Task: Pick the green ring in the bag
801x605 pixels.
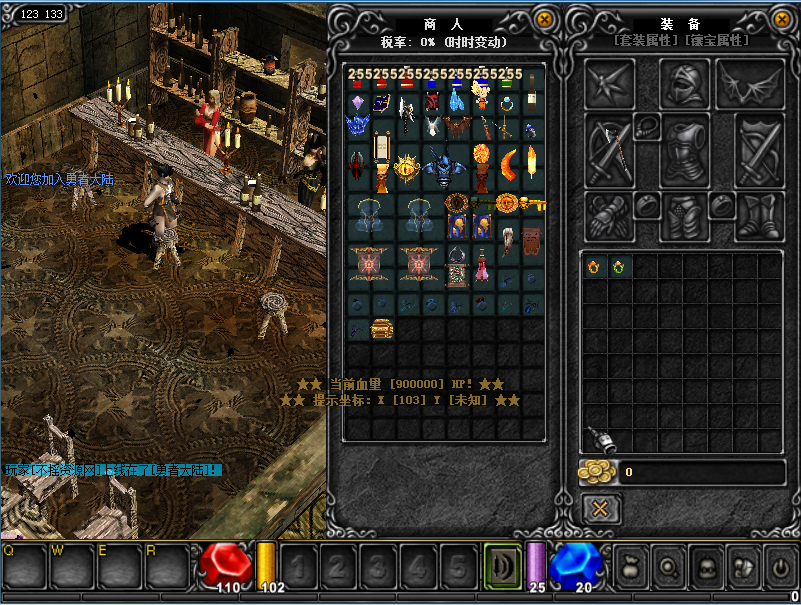Action: click(x=619, y=267)
